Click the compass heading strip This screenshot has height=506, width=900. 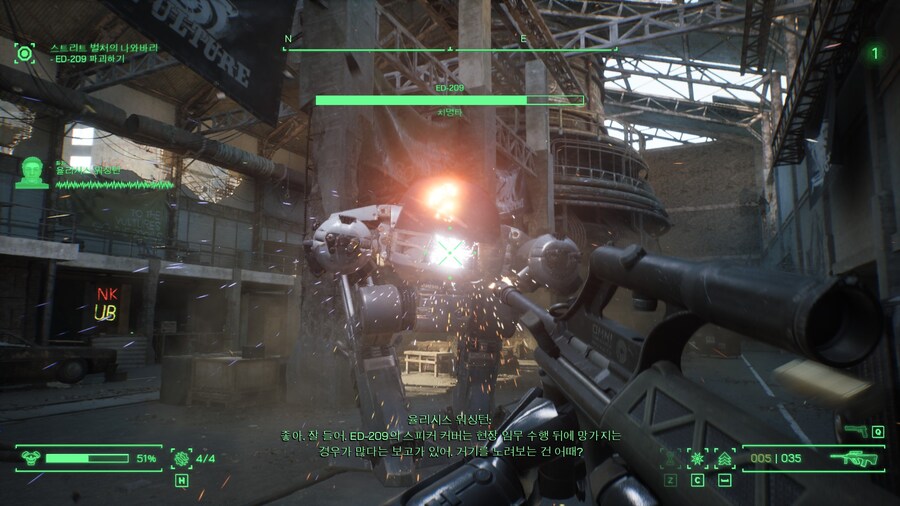click(x=450, y=46)
